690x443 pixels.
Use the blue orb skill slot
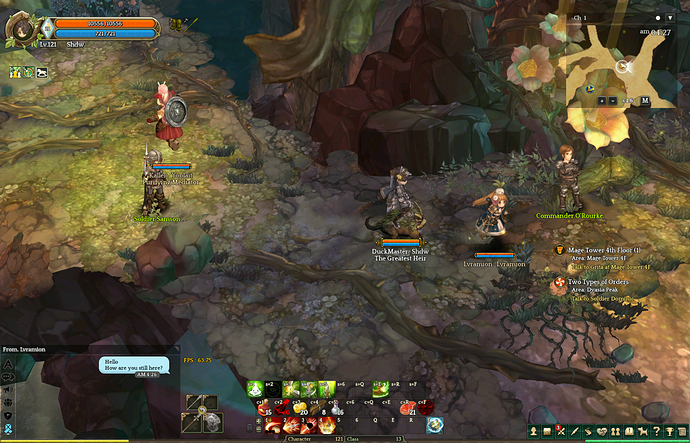tap(436, 425)
